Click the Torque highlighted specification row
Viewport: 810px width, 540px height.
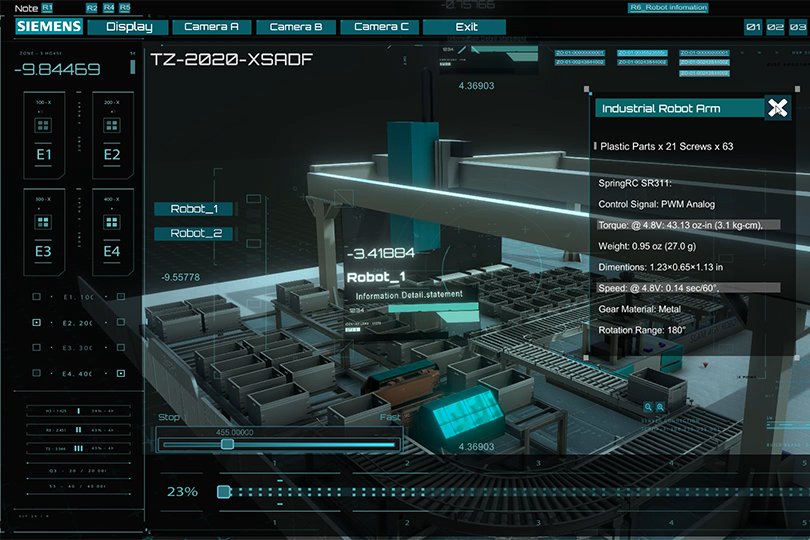688,225
